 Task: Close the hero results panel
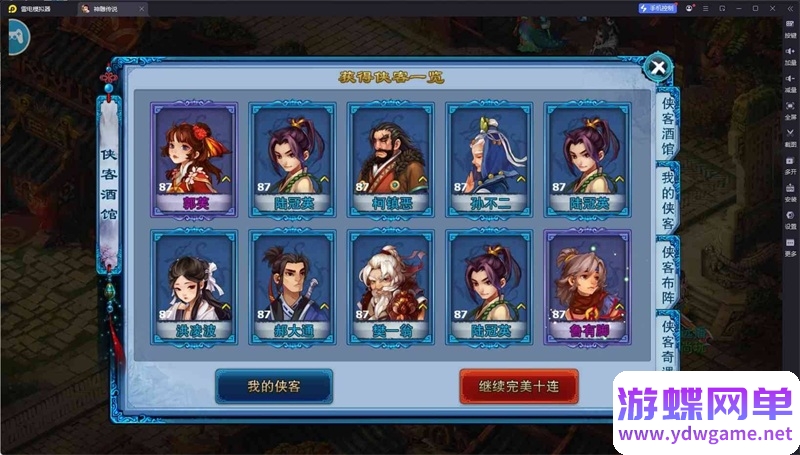pyautogui.click(x=658, y=68)
